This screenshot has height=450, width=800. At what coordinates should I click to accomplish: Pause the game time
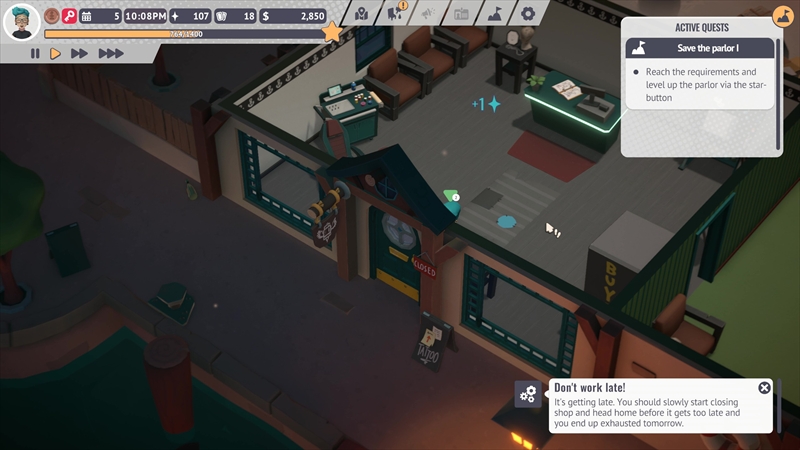coord(35,54)
